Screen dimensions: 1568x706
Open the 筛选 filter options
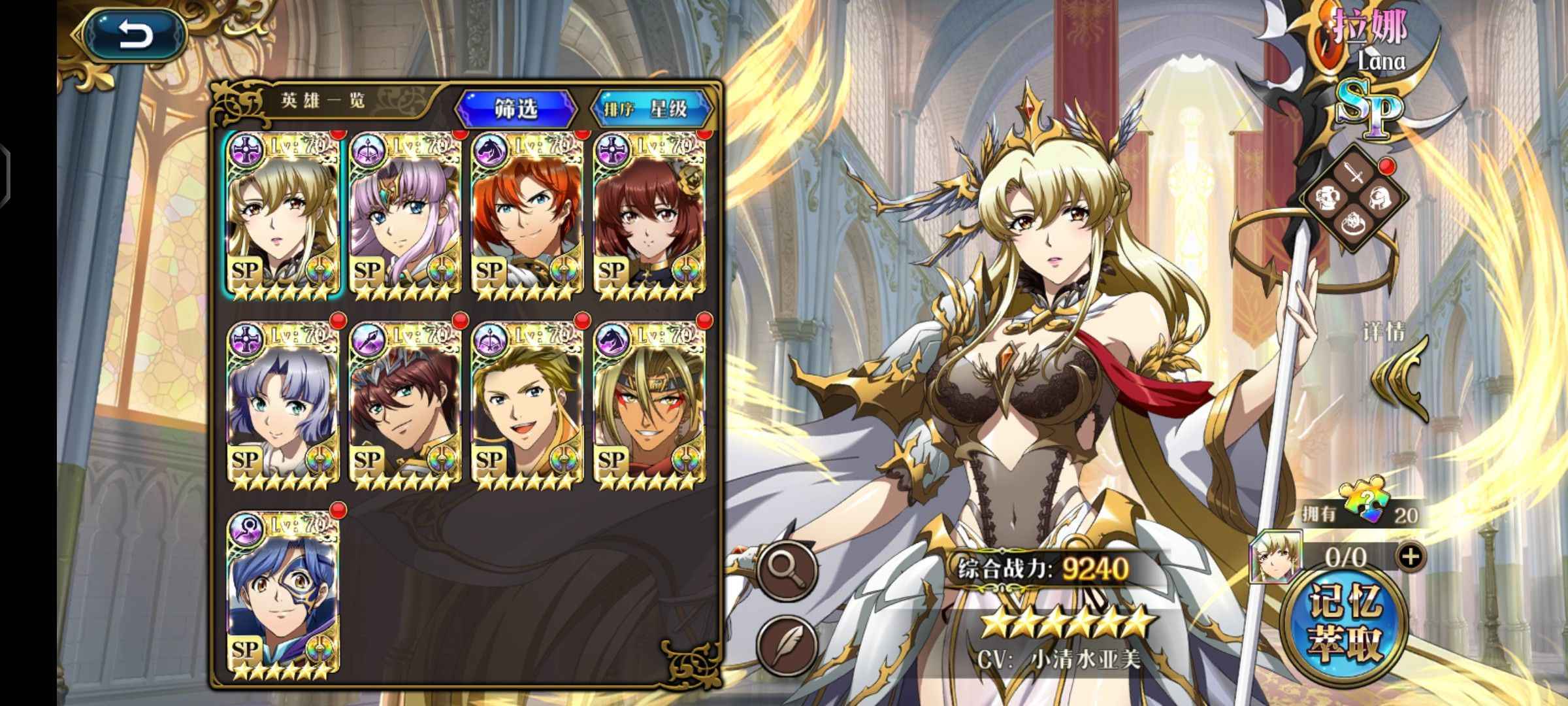point(516,109)
